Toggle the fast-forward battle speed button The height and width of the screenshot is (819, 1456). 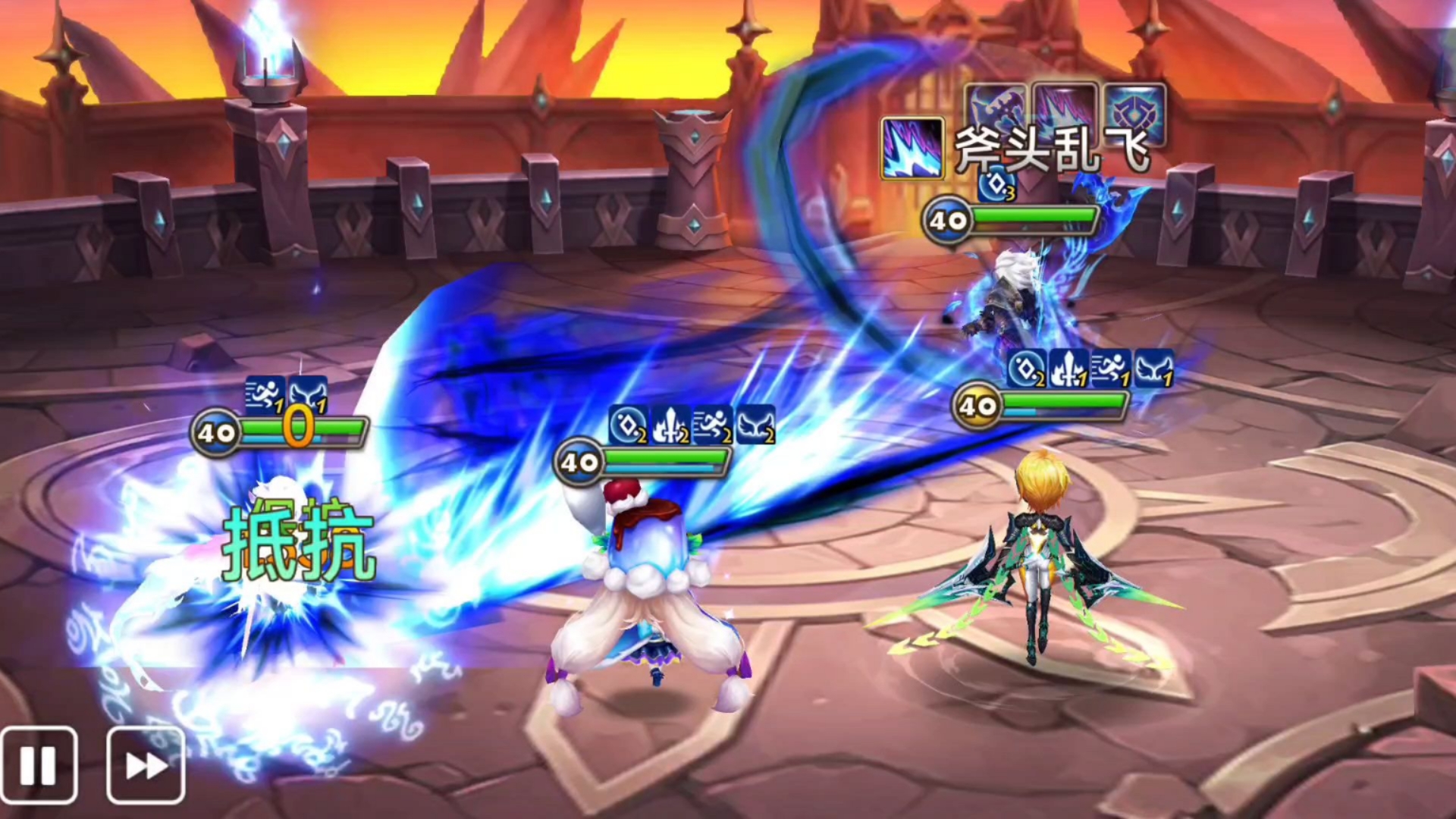click(x=146, y=765)
